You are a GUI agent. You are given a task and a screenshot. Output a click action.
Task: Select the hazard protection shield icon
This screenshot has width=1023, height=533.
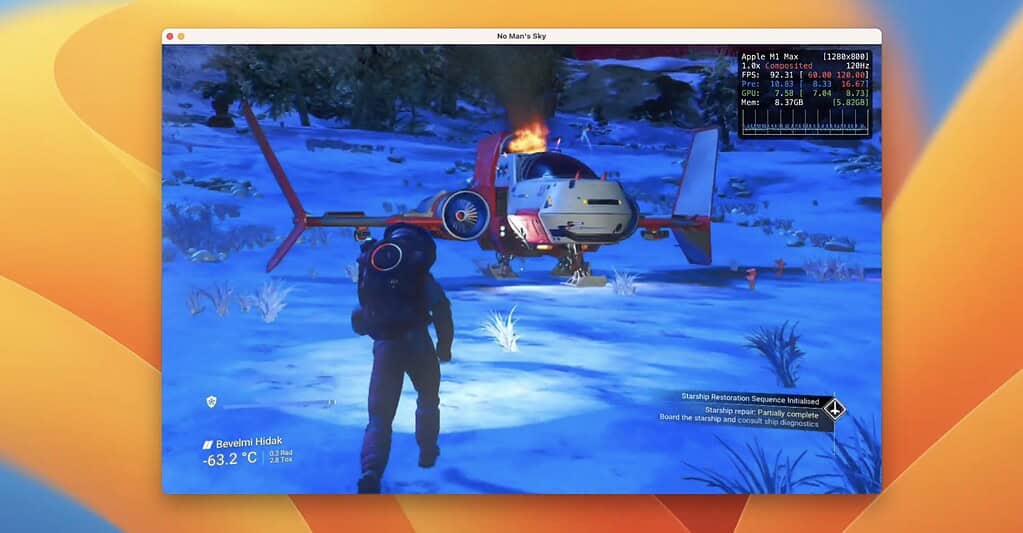click(x=211, y=401)
